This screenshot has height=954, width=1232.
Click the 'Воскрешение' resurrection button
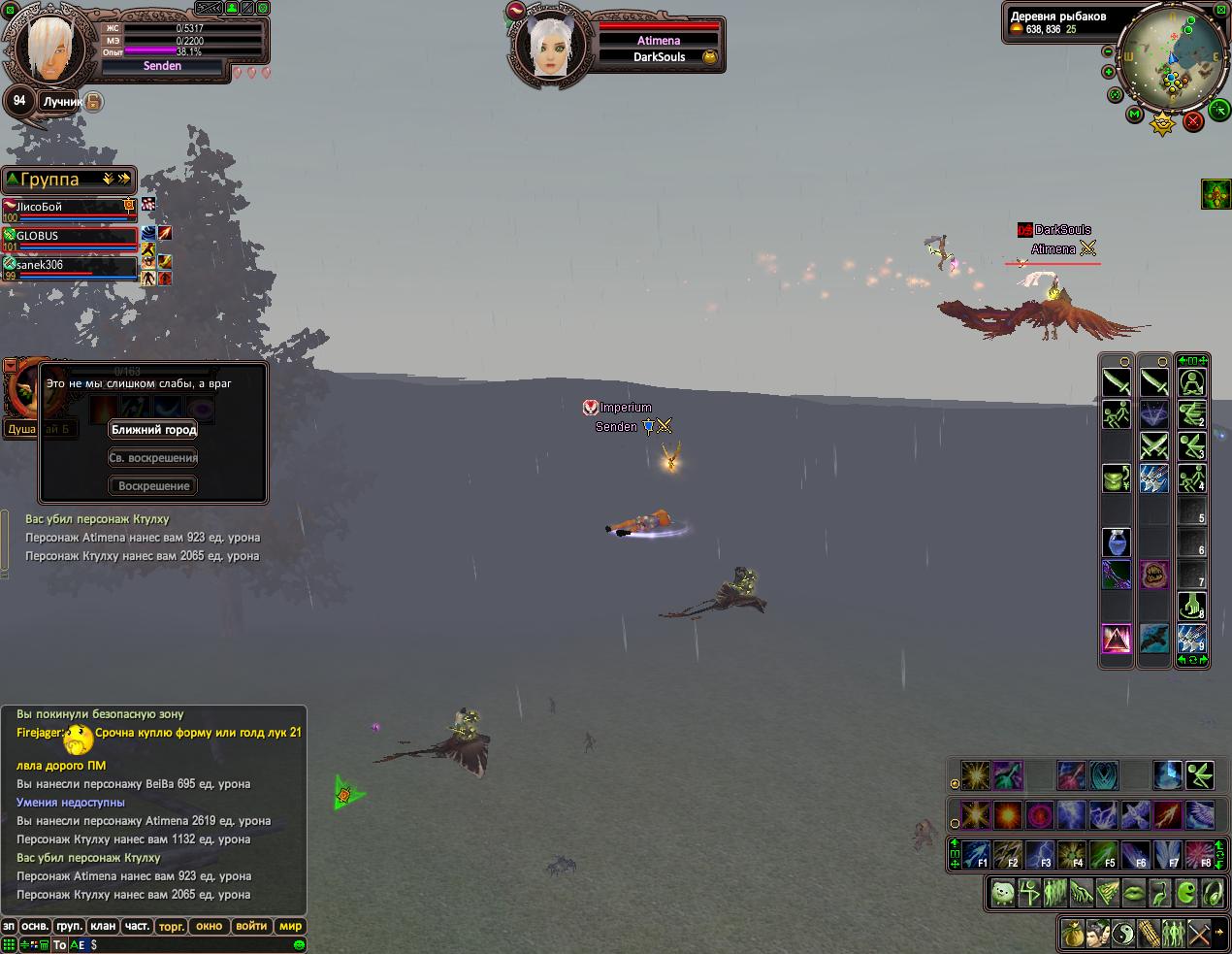click(x=153, y=486)
